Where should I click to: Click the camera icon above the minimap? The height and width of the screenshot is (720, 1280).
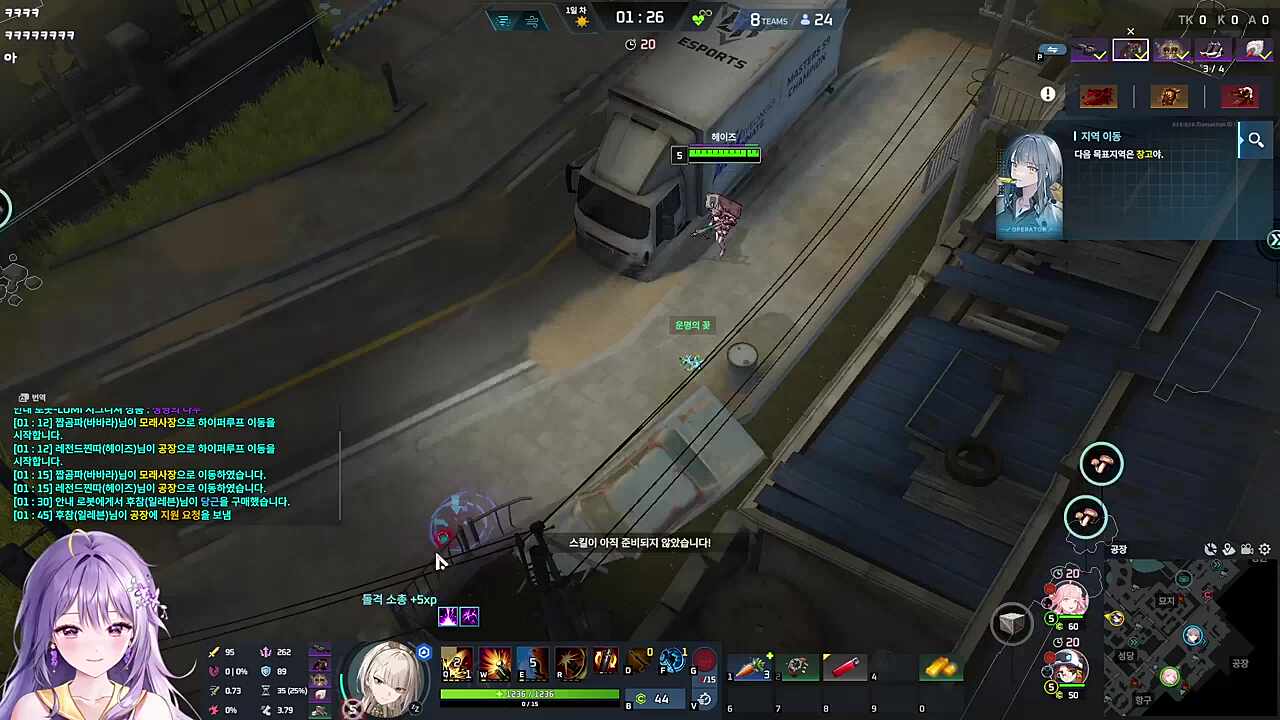pyautogui.click(x=1247, y=549)
